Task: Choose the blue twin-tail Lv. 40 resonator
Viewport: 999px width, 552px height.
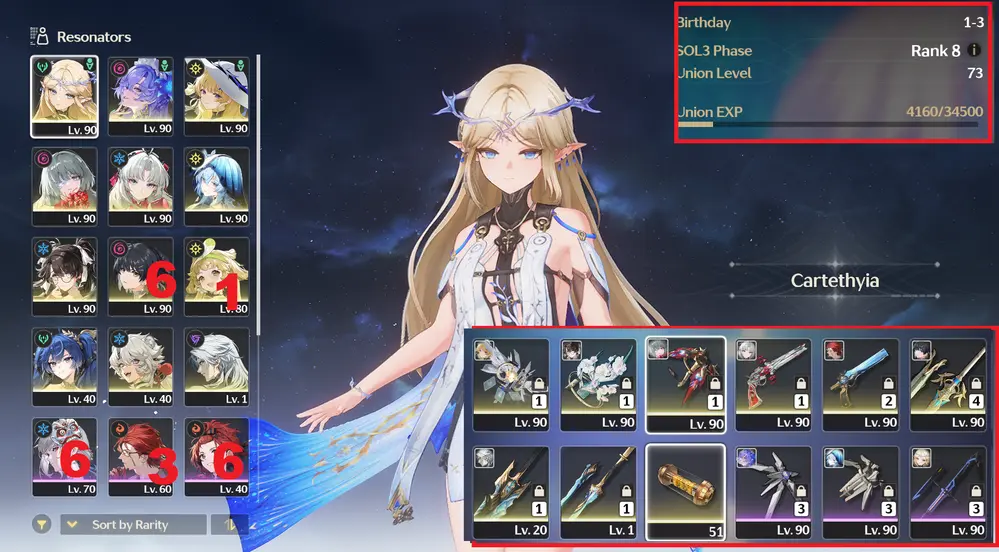Action: click(x=64, y=365)
